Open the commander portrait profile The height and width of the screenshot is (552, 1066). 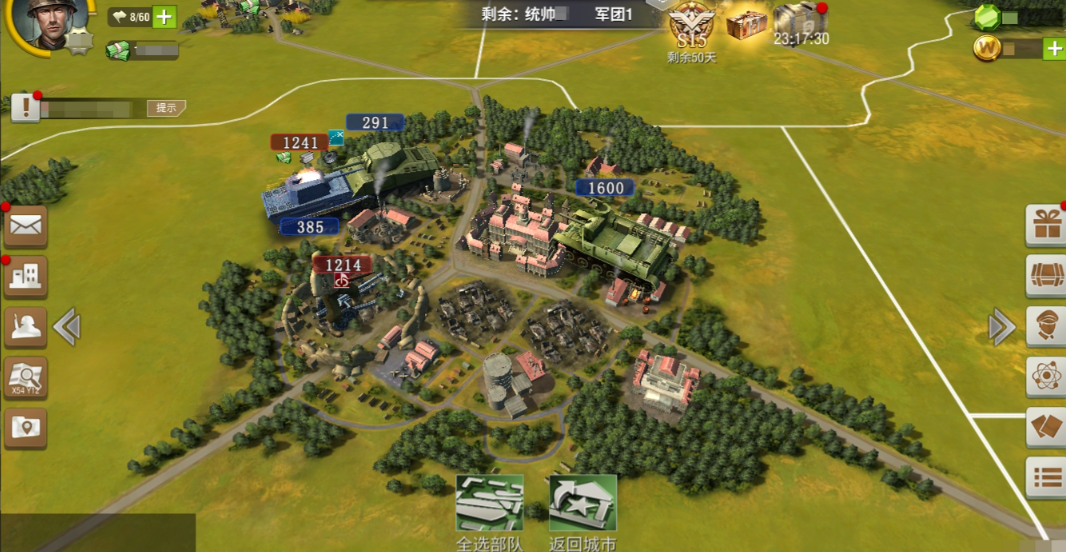(x=45, y=22)
